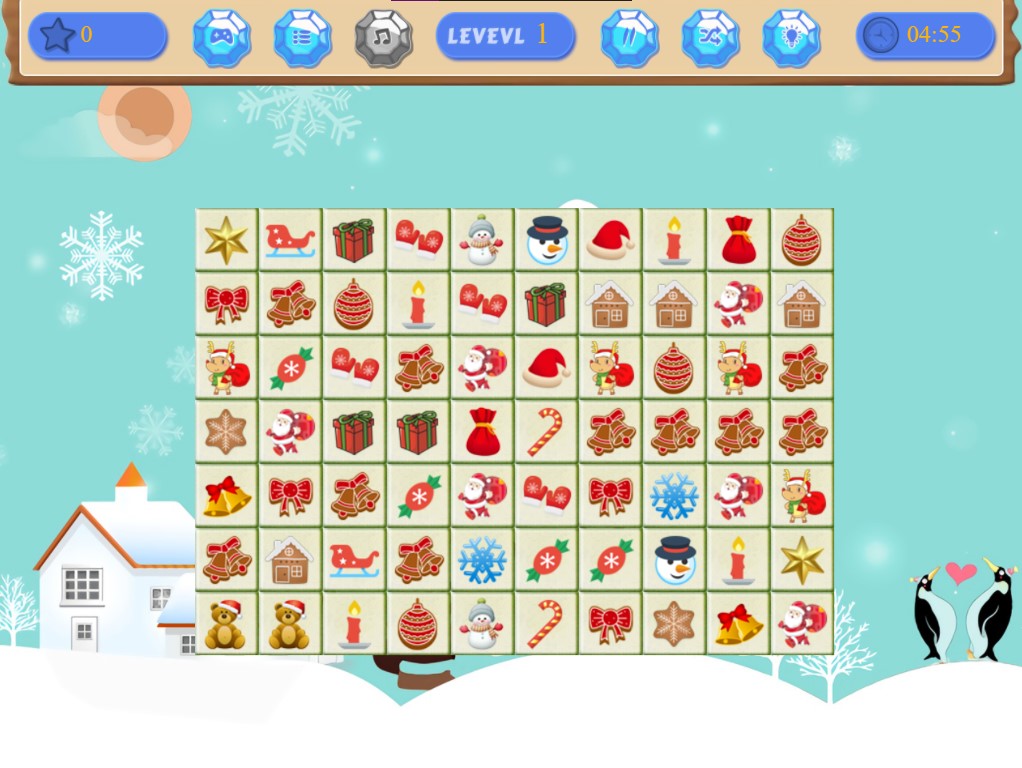
Task: Pick the teddy bear tile next to the candle
Action: click(290, 624)
